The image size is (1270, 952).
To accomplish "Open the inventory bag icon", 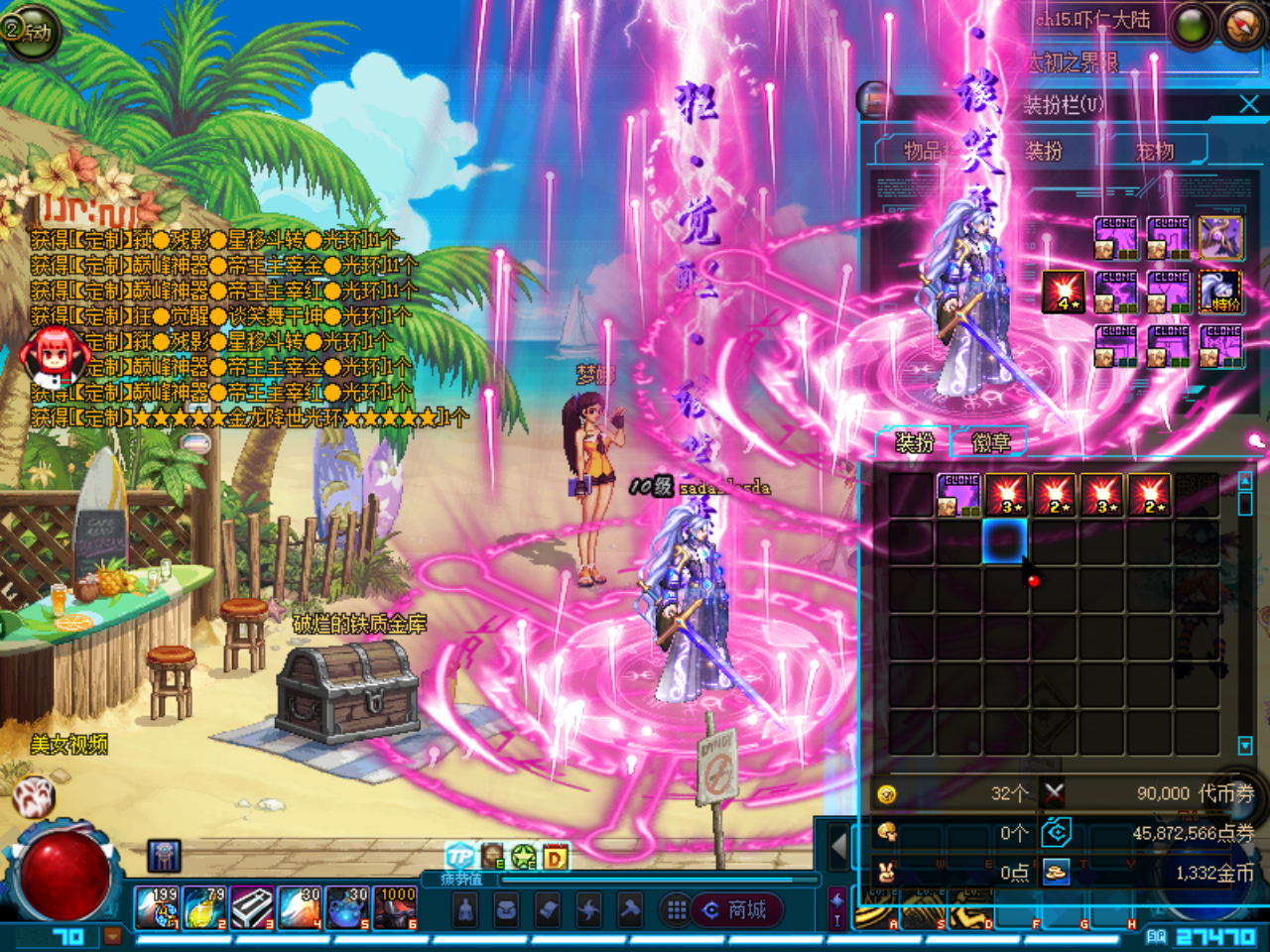I will coord(508,907).
